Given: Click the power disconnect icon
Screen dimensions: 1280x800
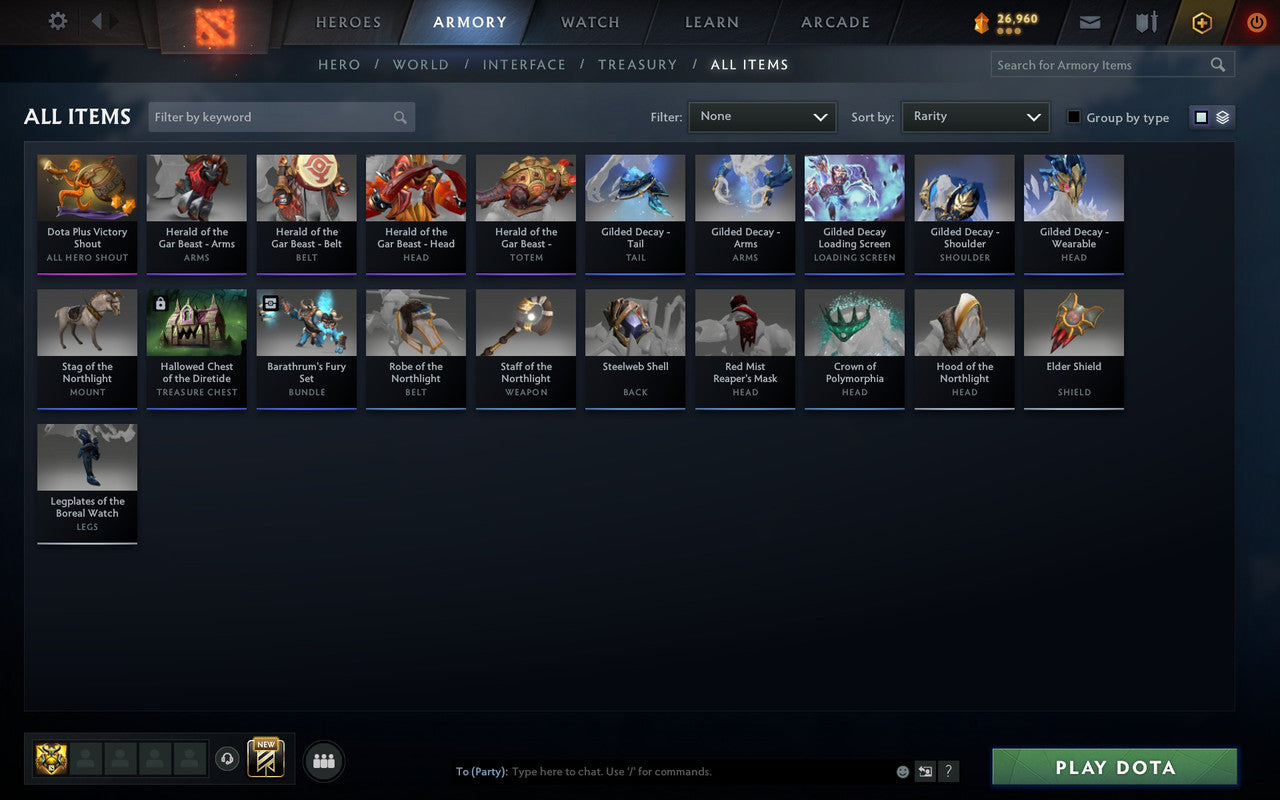Looking at the screenshot, I should (x=1256, y=22).
